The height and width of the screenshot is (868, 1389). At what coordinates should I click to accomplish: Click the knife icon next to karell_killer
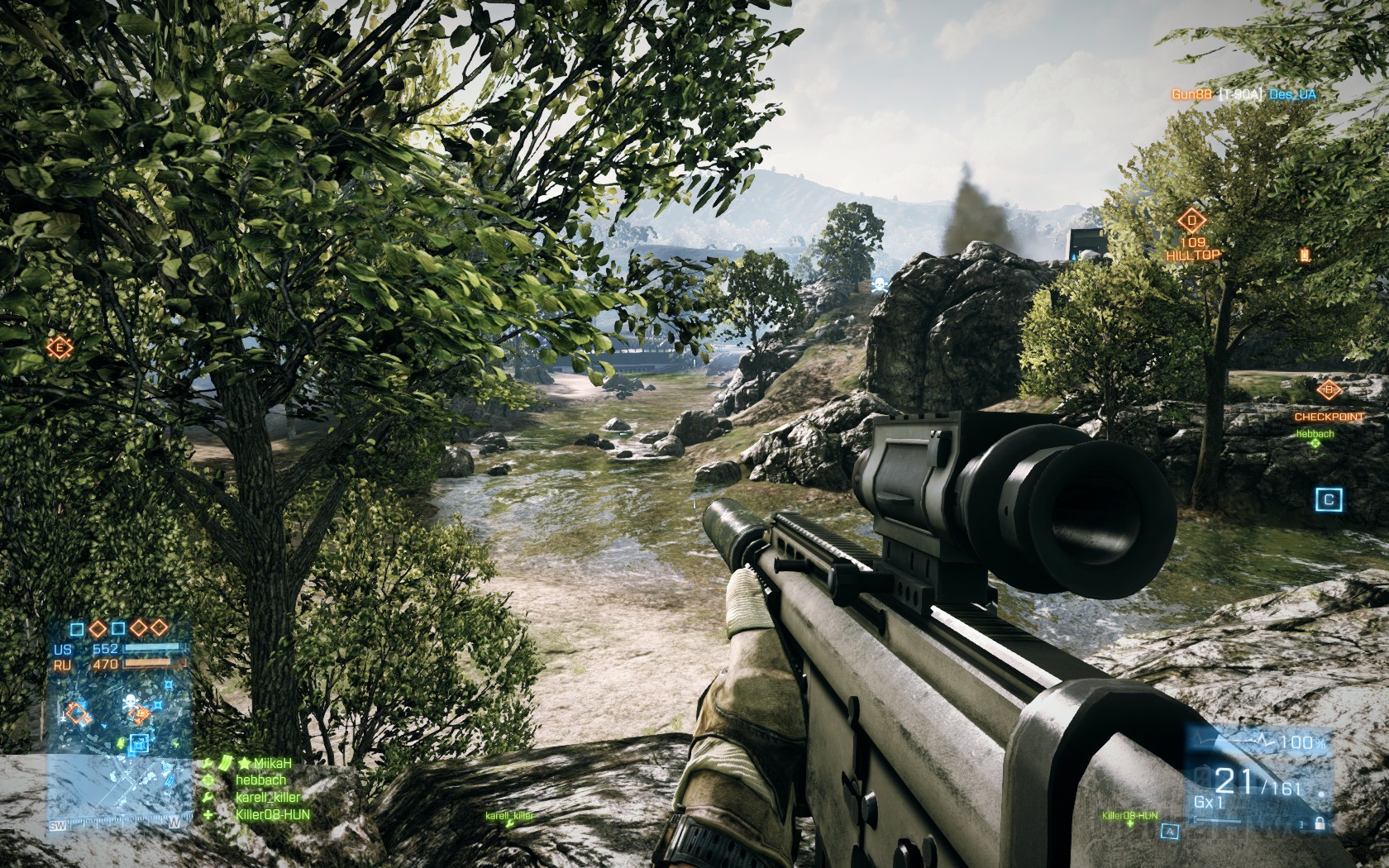(208, 796)
